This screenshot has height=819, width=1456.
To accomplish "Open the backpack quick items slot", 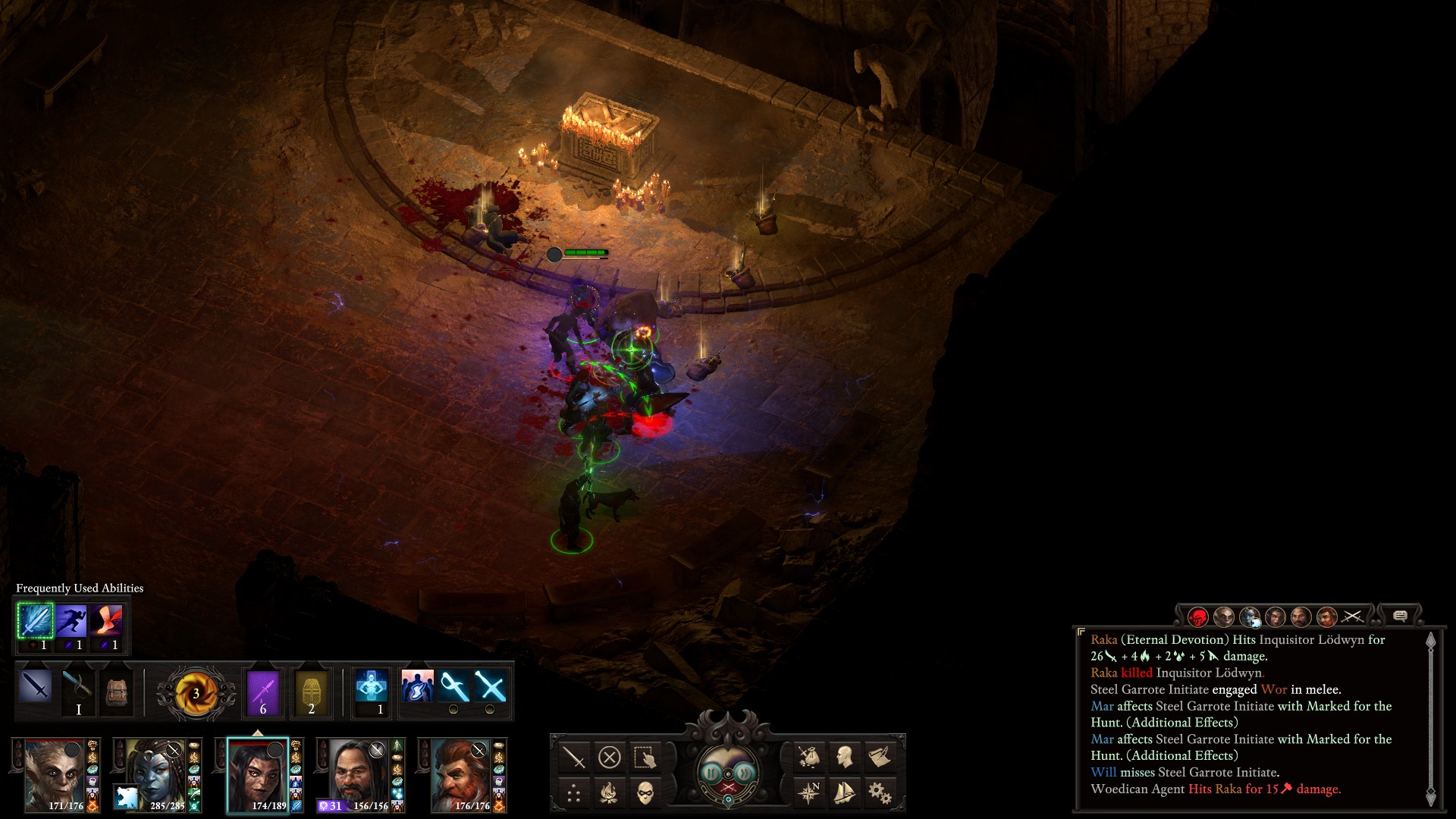I will [116, 692].
